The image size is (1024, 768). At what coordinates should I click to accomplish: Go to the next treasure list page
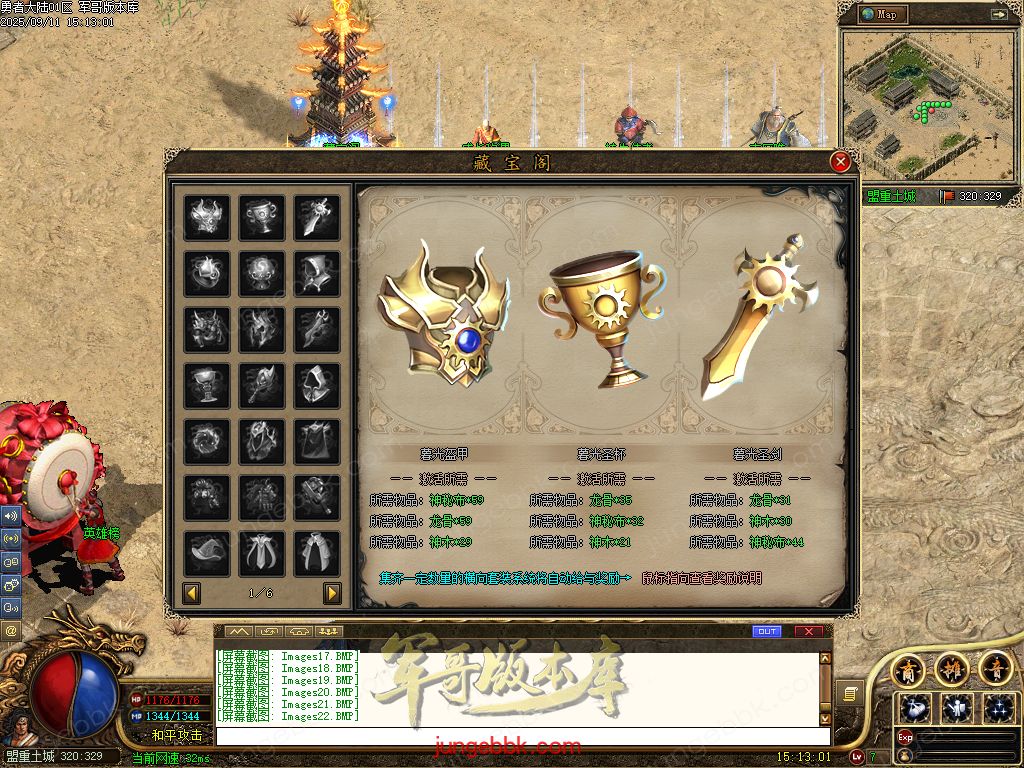332,593
